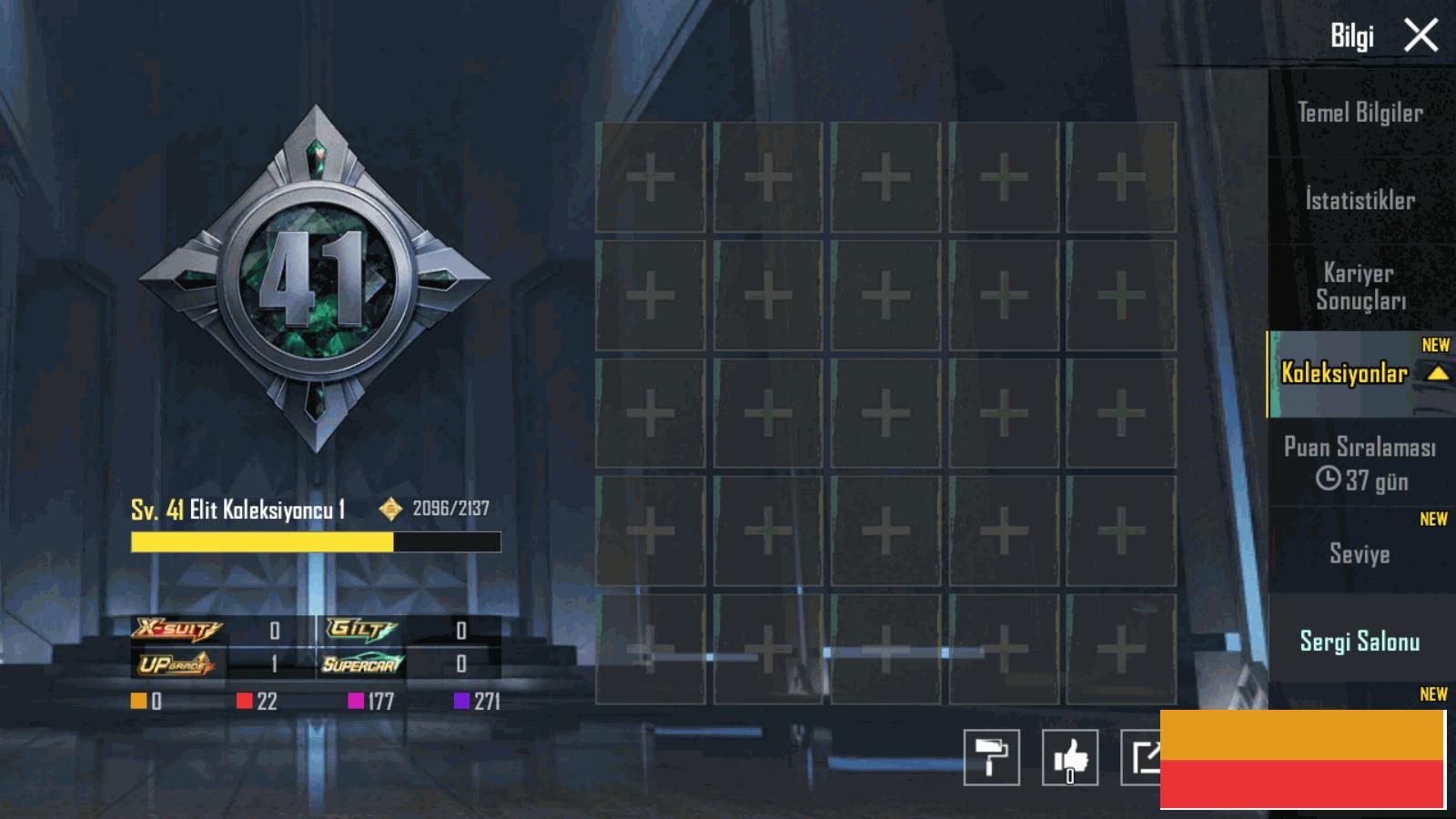Give a thumbs-up like
1456x819 pixels.
[x=1069, y=757]
